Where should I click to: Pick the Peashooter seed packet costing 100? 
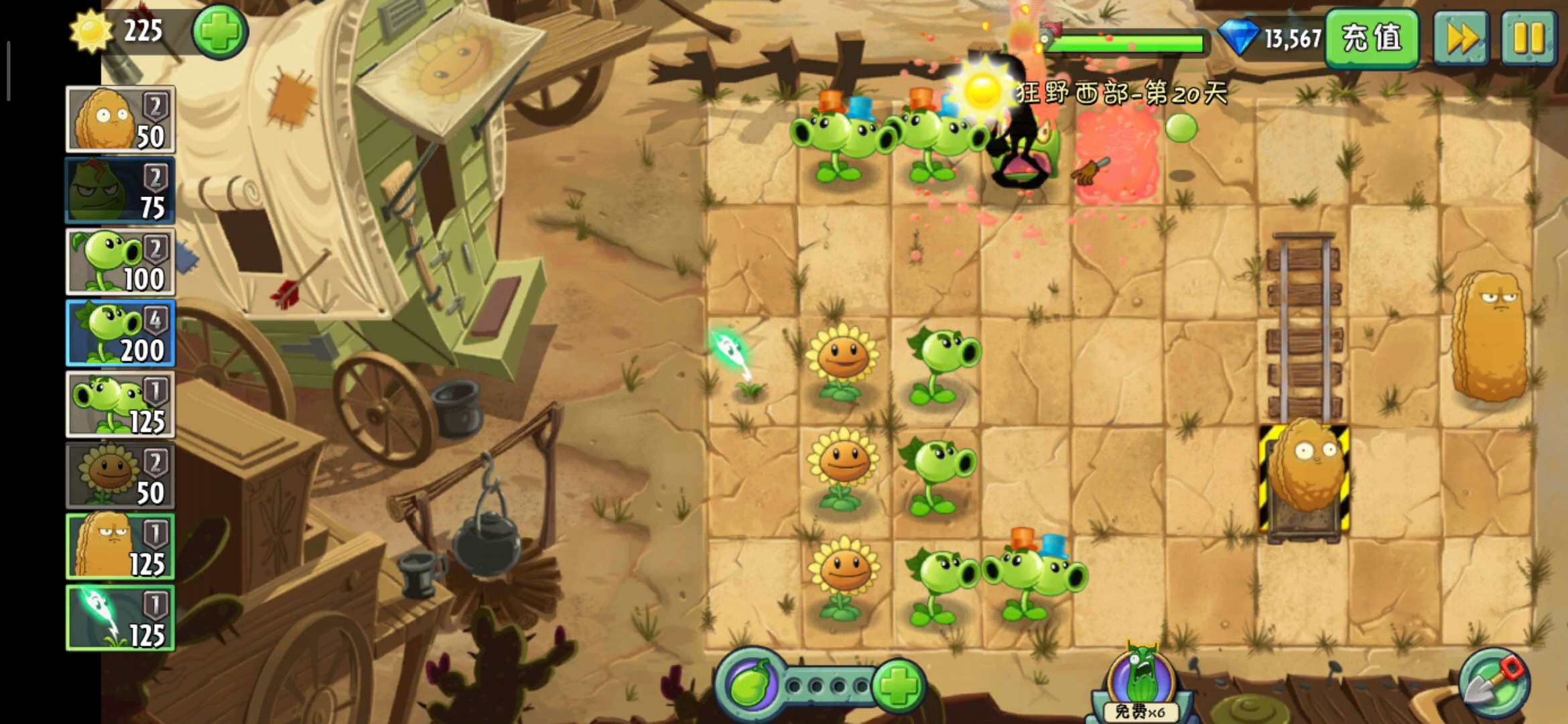[x=120, y=262]
